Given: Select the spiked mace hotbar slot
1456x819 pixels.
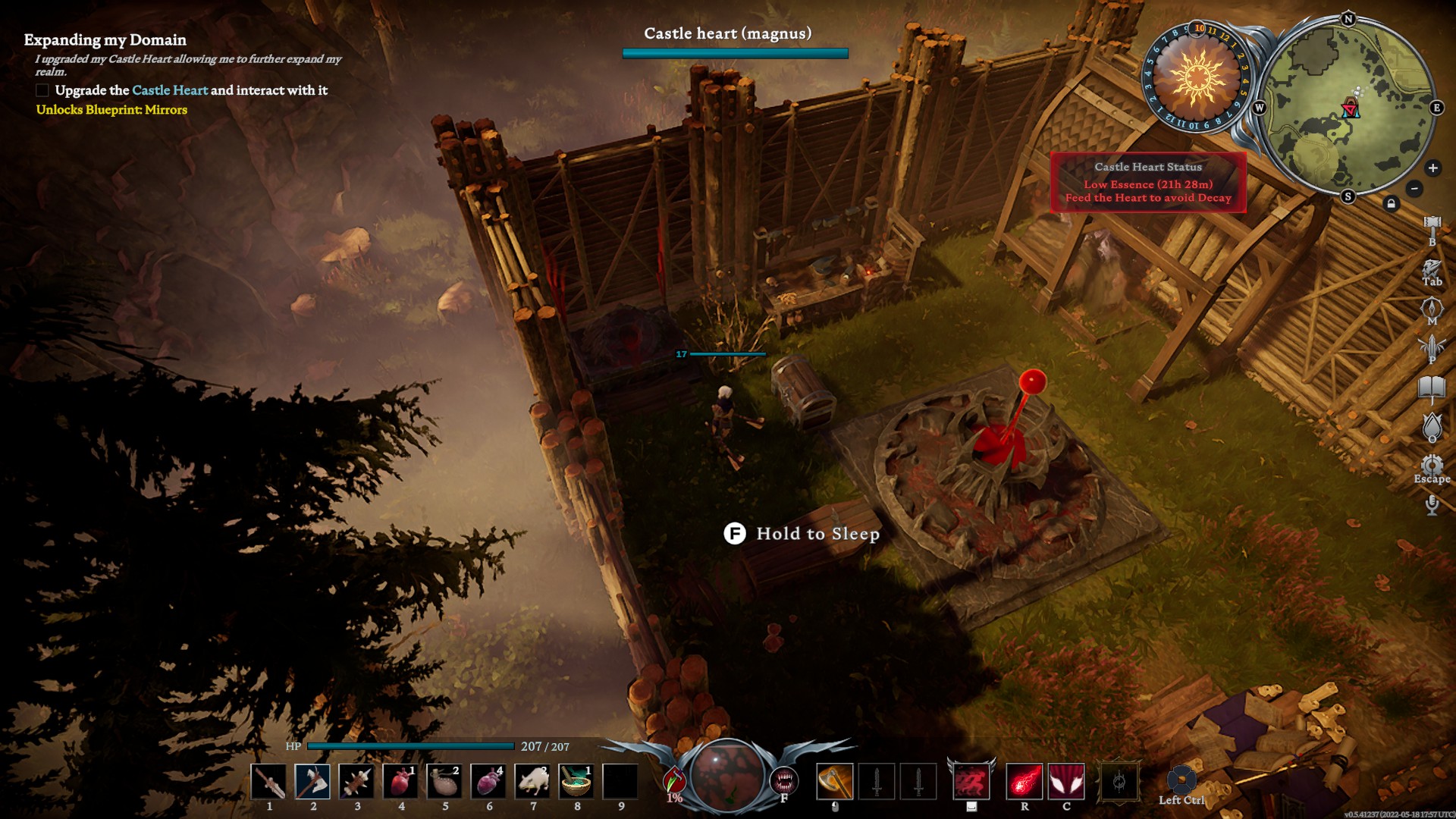Looking at the screenshot, I should click(x=356, y=782).
